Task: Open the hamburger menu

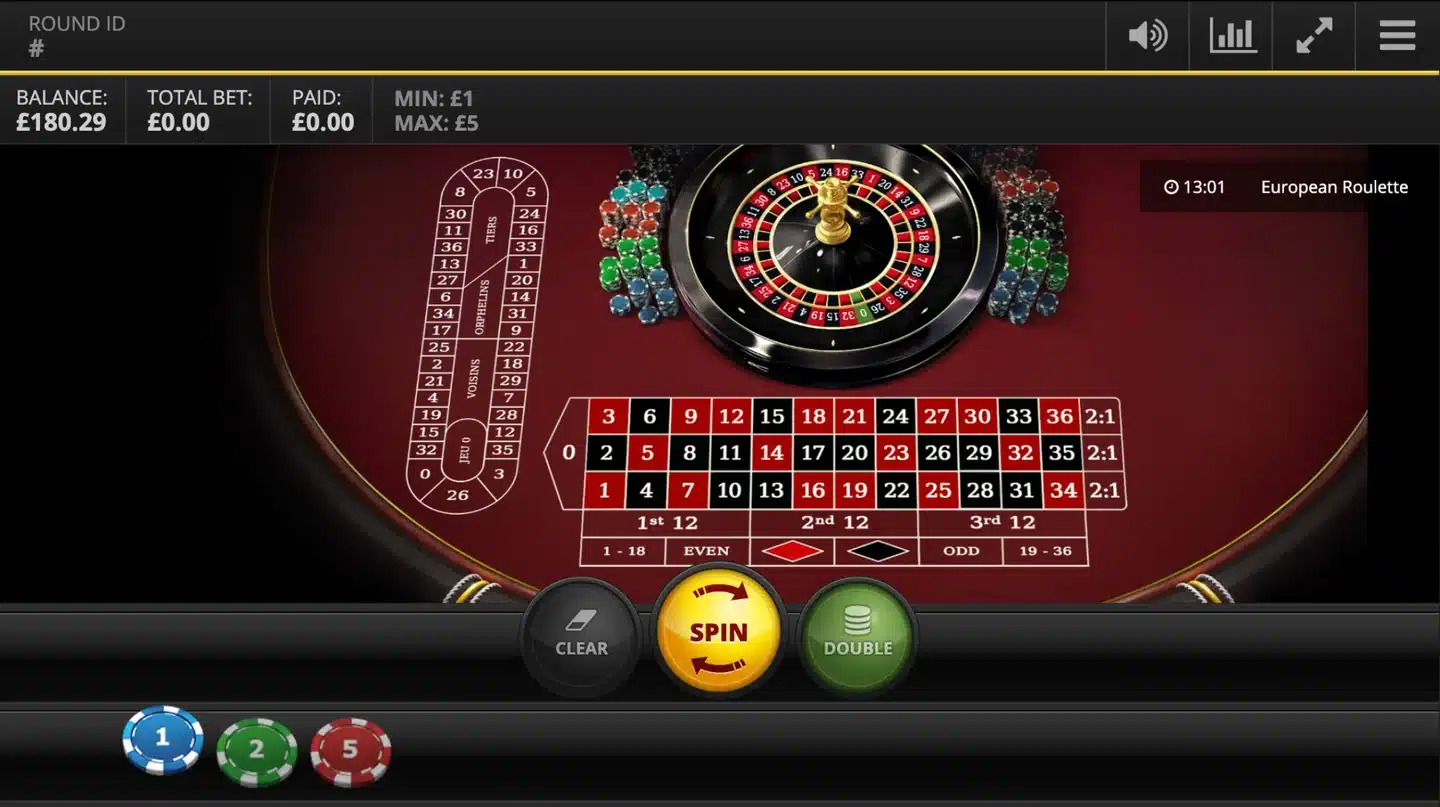Action: pos(1396,35)
